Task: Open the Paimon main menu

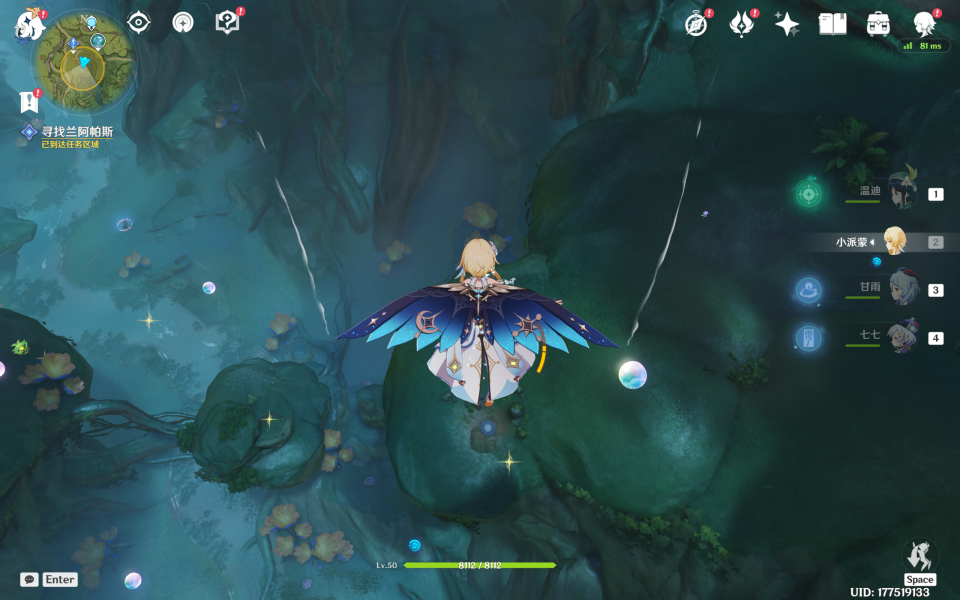Action: pos(26,24)
